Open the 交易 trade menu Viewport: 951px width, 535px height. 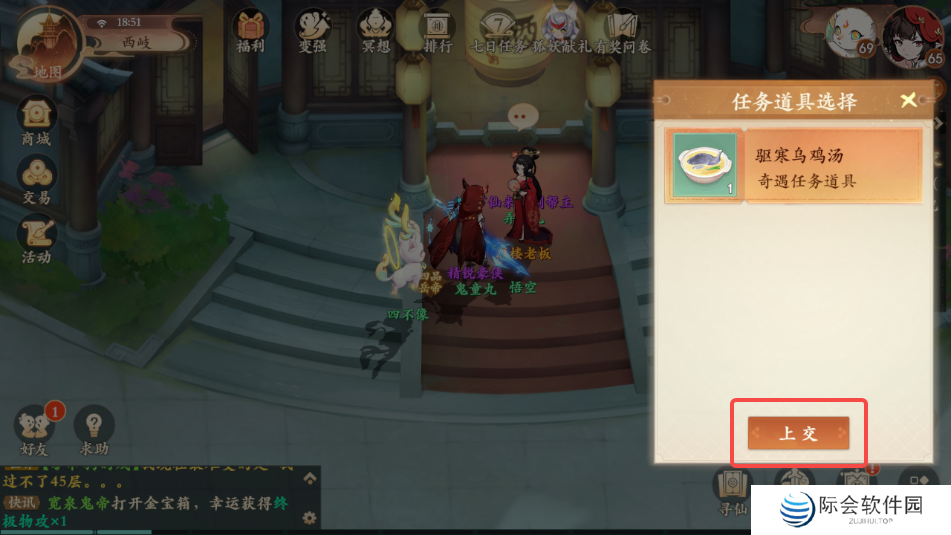(36, 178)
